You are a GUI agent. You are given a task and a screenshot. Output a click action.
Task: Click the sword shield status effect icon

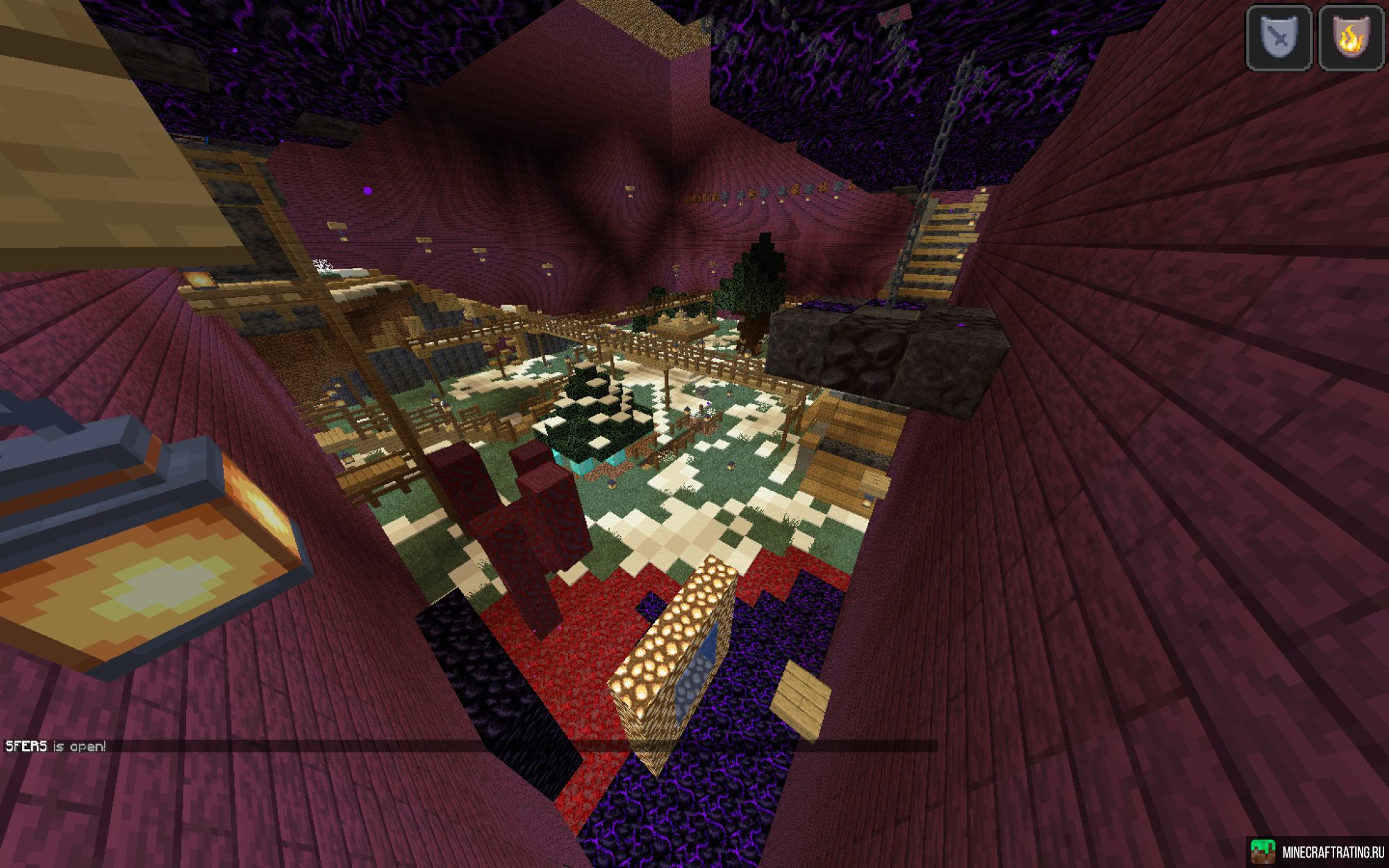point(1279,37)
